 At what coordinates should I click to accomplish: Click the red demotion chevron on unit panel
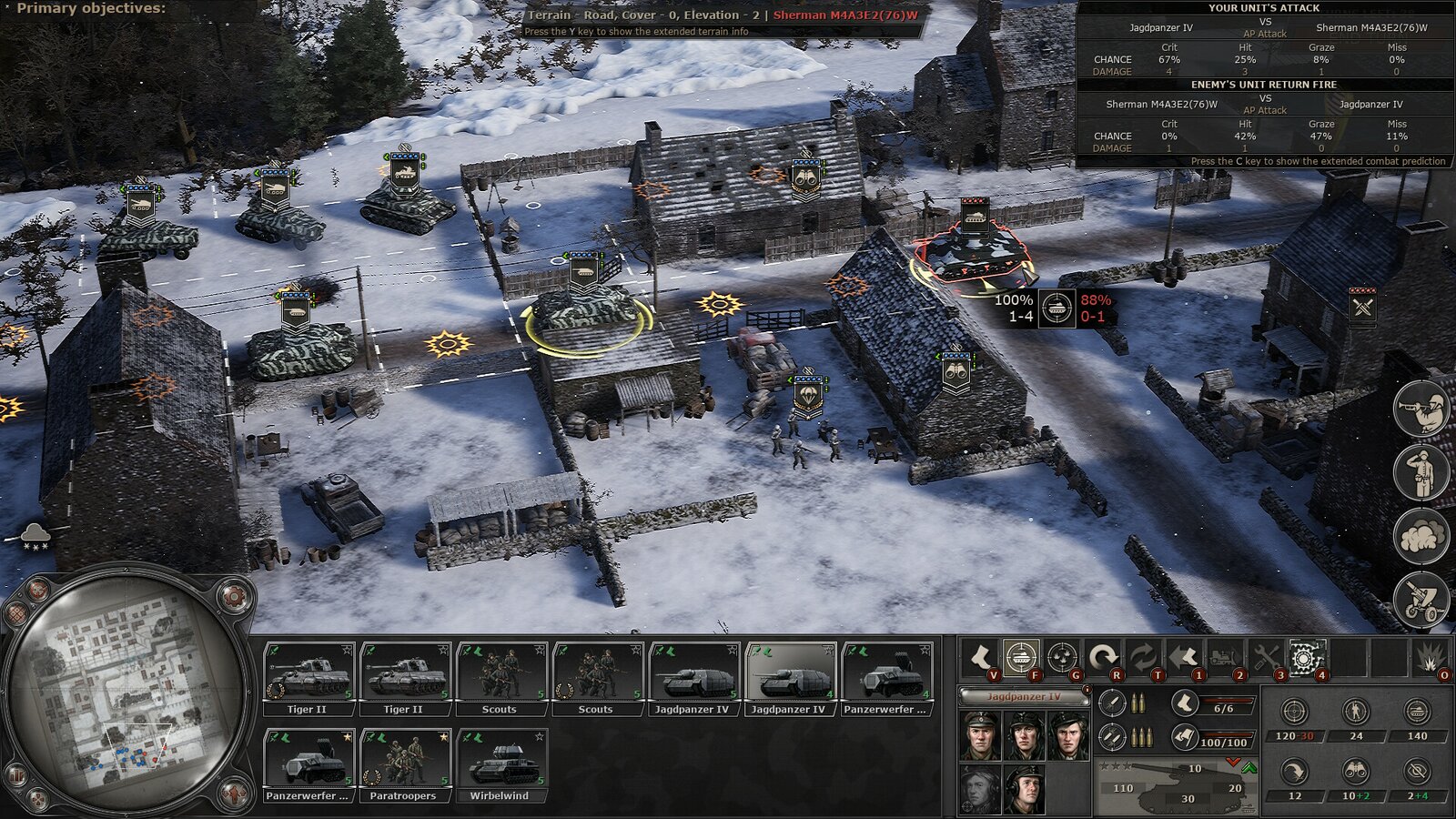click(x=1234, y=763)
